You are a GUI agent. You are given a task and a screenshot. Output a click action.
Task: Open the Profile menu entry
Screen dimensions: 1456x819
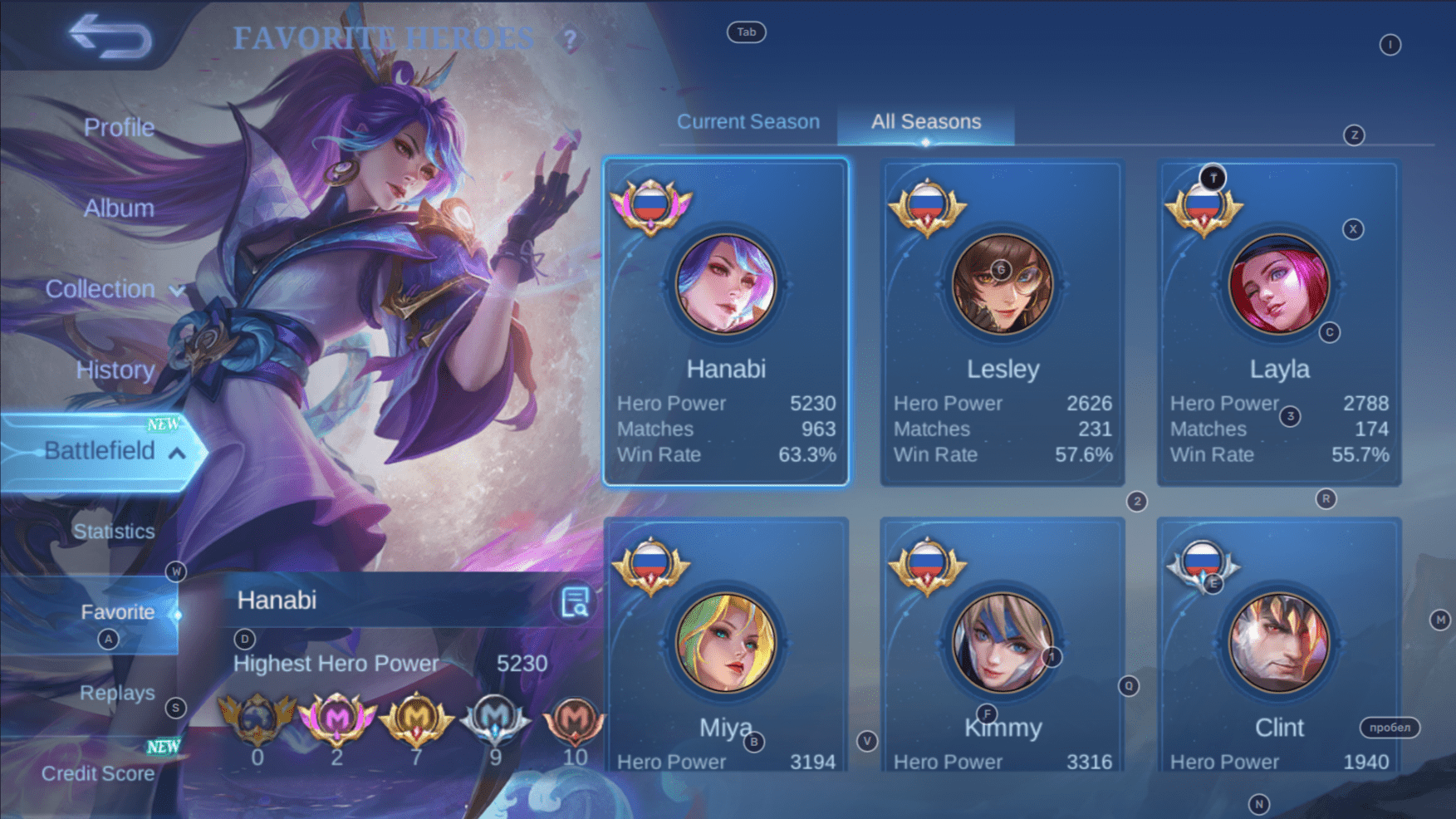click(119, 127)
